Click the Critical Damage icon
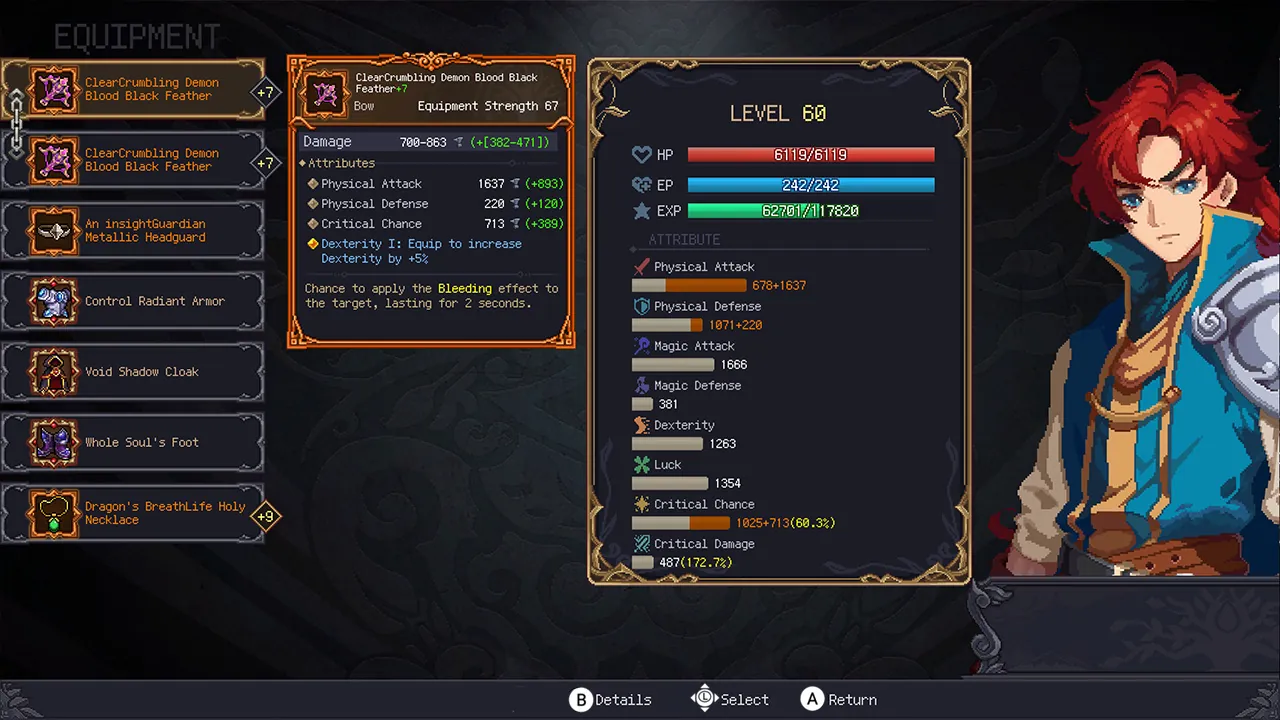The width and height of the screenshot is (1280, 720). point(640,543)
